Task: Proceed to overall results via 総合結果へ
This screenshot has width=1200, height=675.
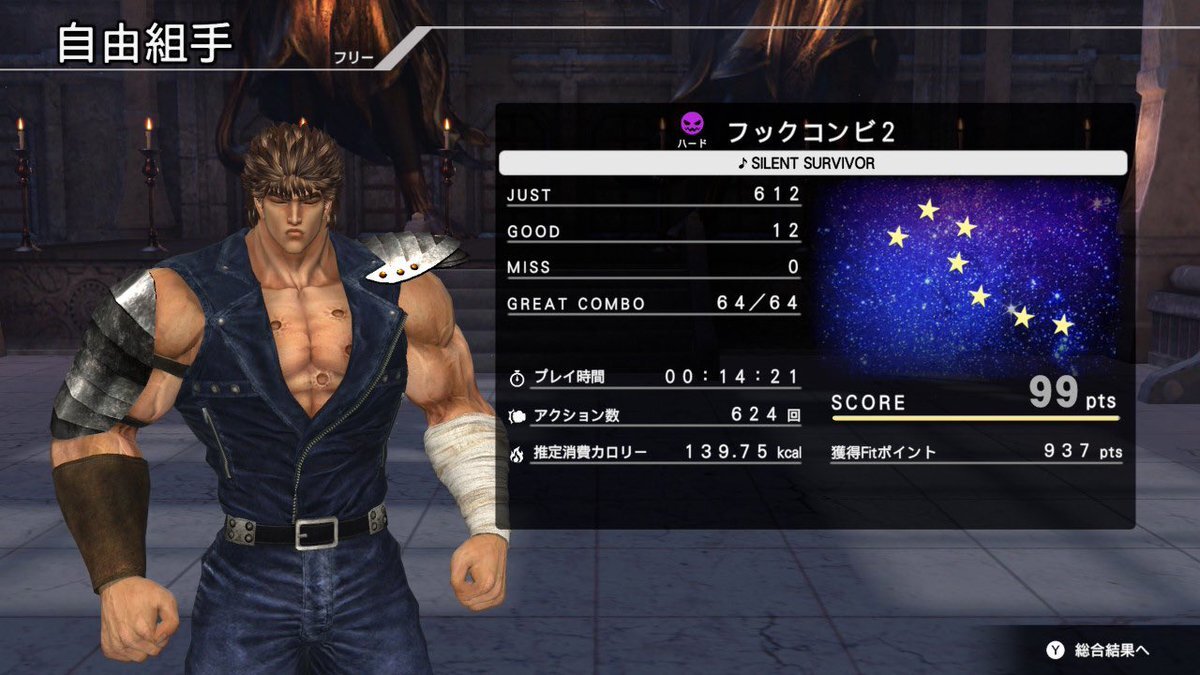Action: click(1099, 650)
